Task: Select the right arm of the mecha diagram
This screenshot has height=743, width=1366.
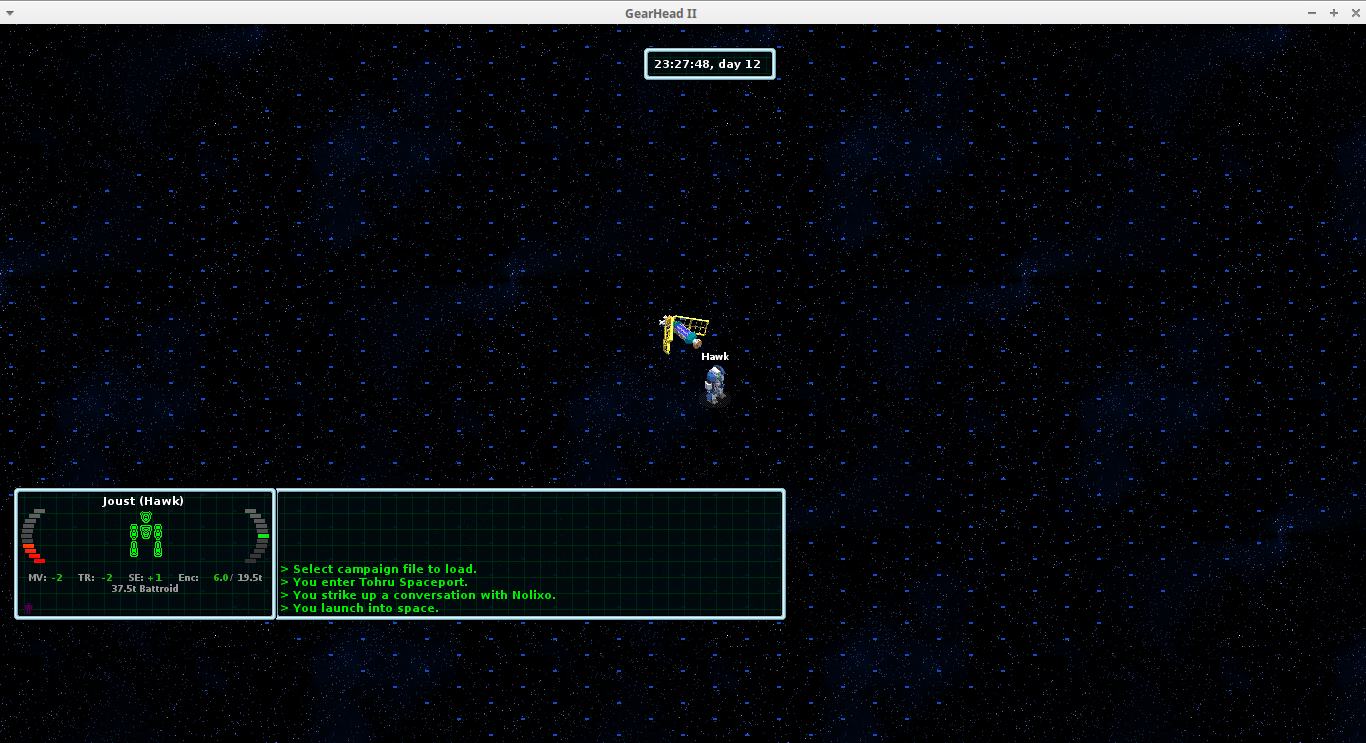Action: [158, 531]
